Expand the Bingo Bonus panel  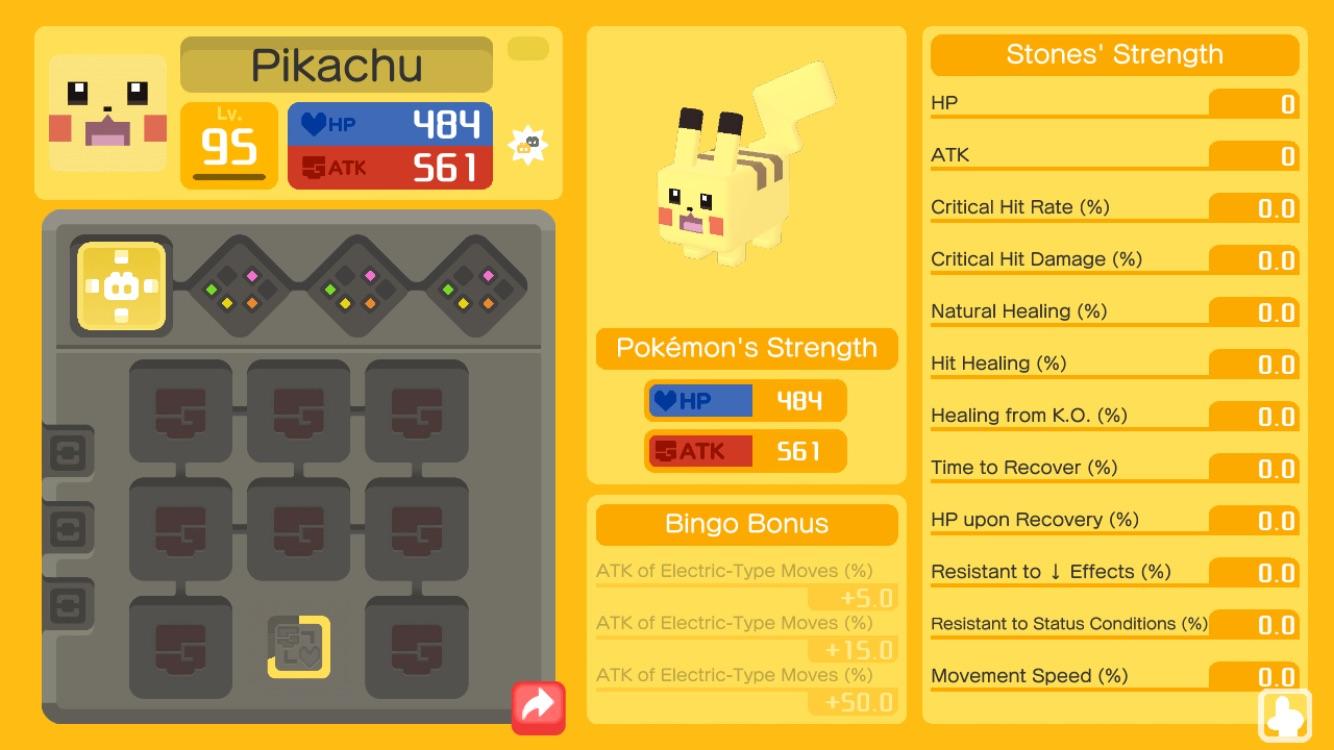pos(745,523)
